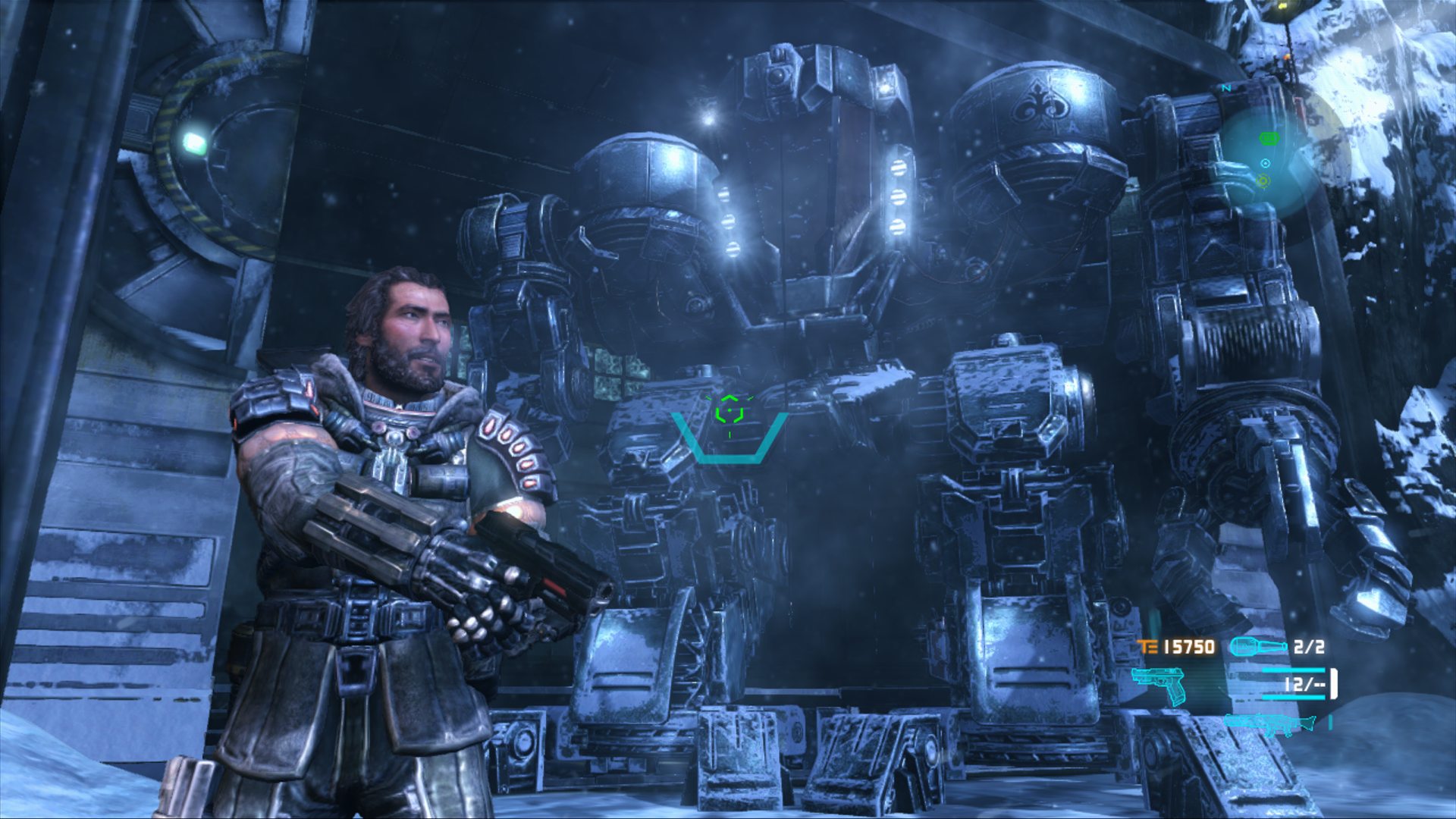Click the 2/2 grenade count label
Image resolution: width=1456 pixels, height=819 pixels.
click(1310, 645)
